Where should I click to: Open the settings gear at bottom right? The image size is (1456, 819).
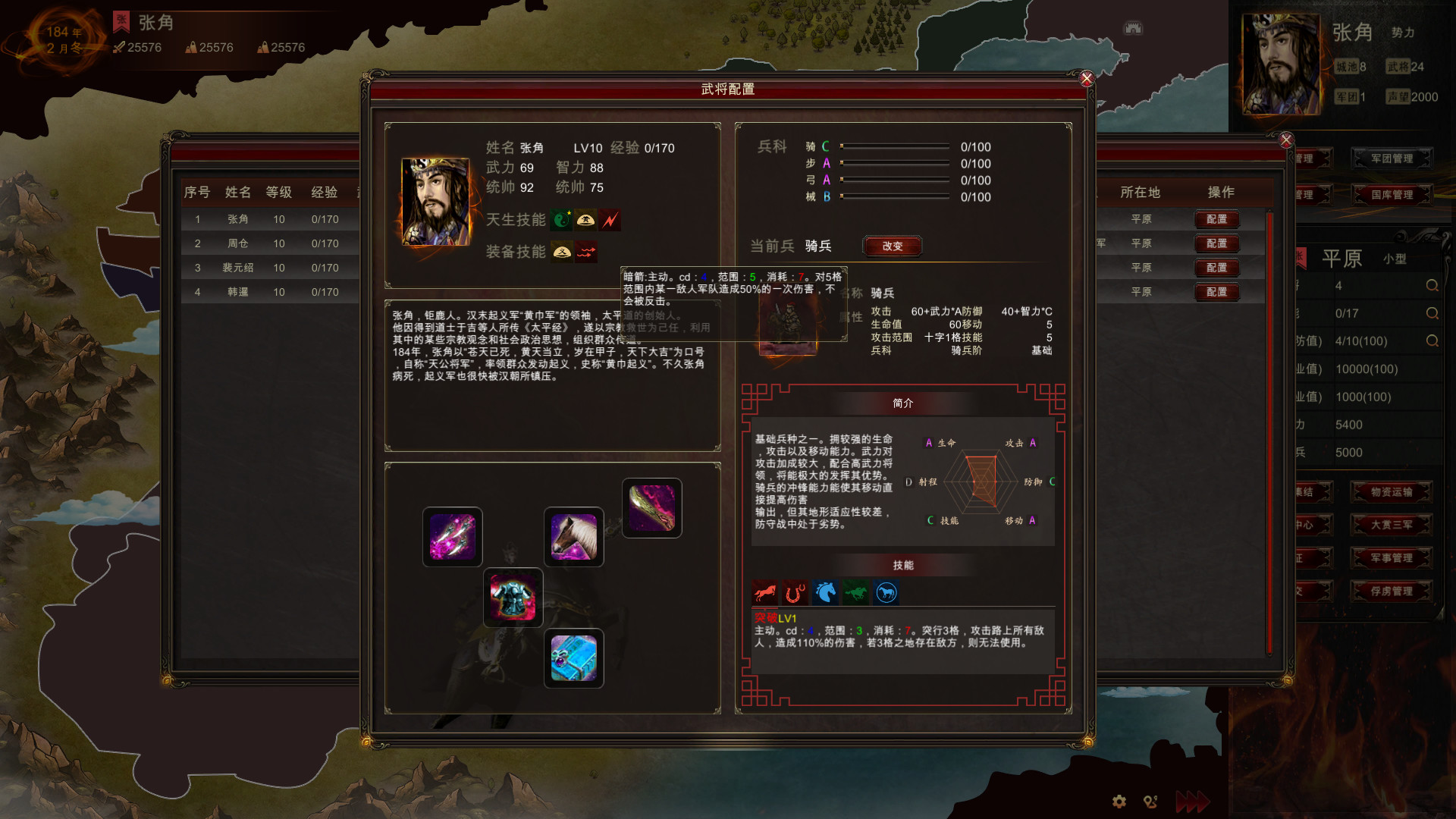click(x=1119, y=801)
